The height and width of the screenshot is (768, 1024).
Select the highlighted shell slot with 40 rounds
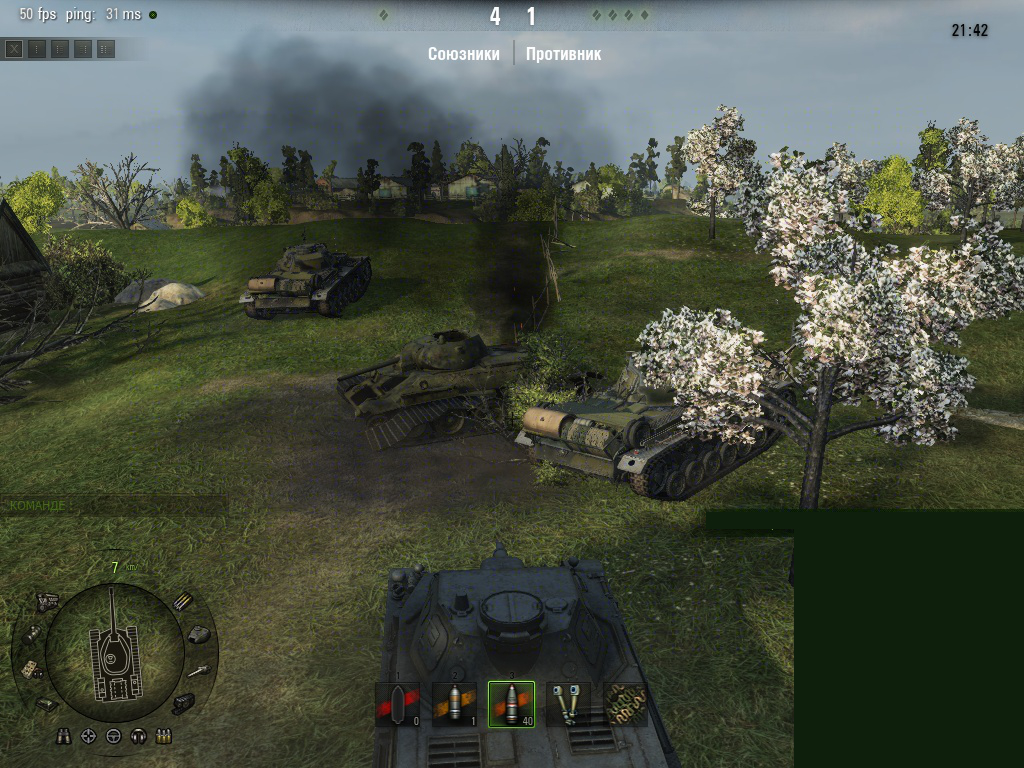(511, 704)
